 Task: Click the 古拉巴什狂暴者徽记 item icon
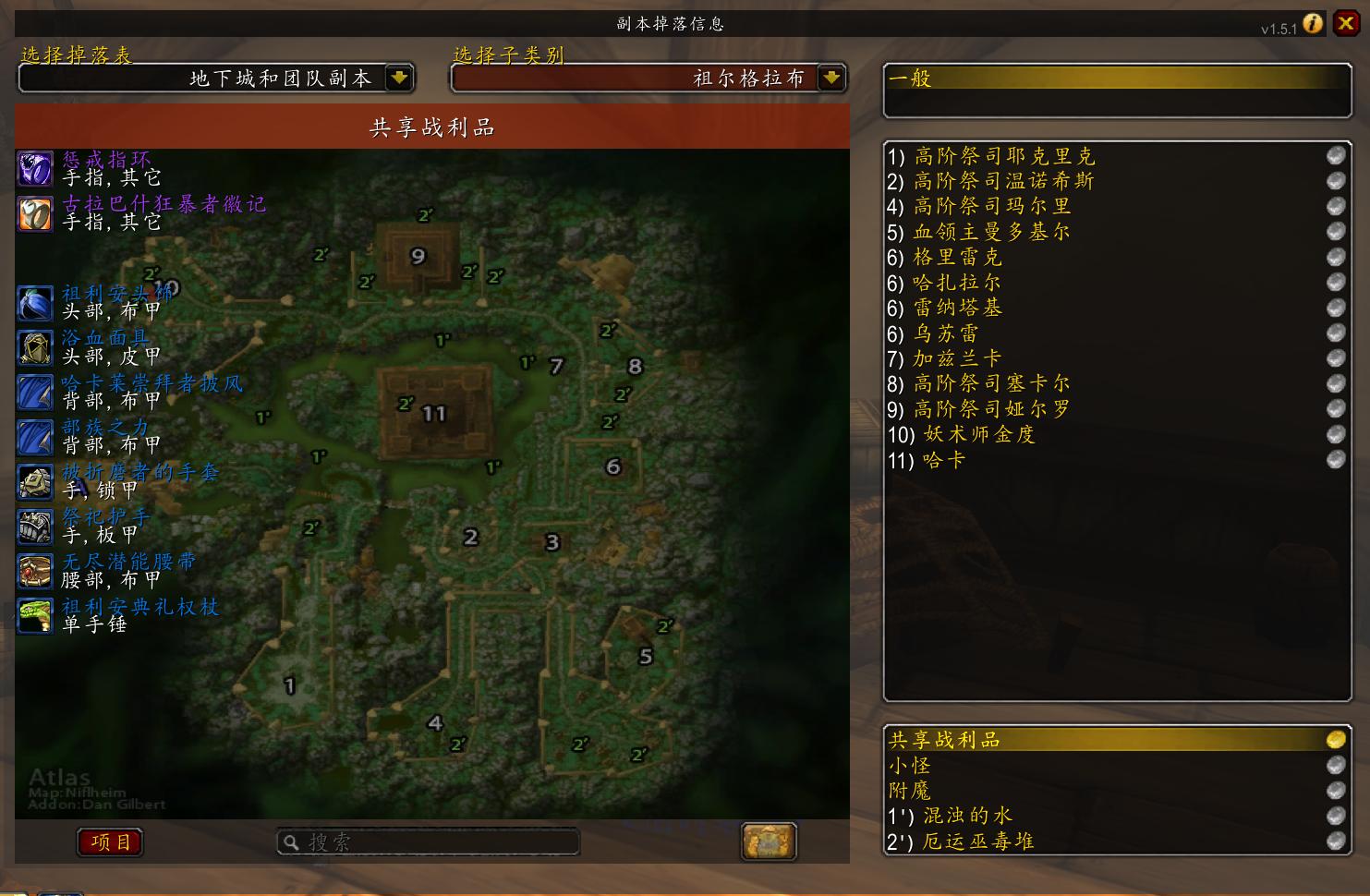click(x=34, y=213)
